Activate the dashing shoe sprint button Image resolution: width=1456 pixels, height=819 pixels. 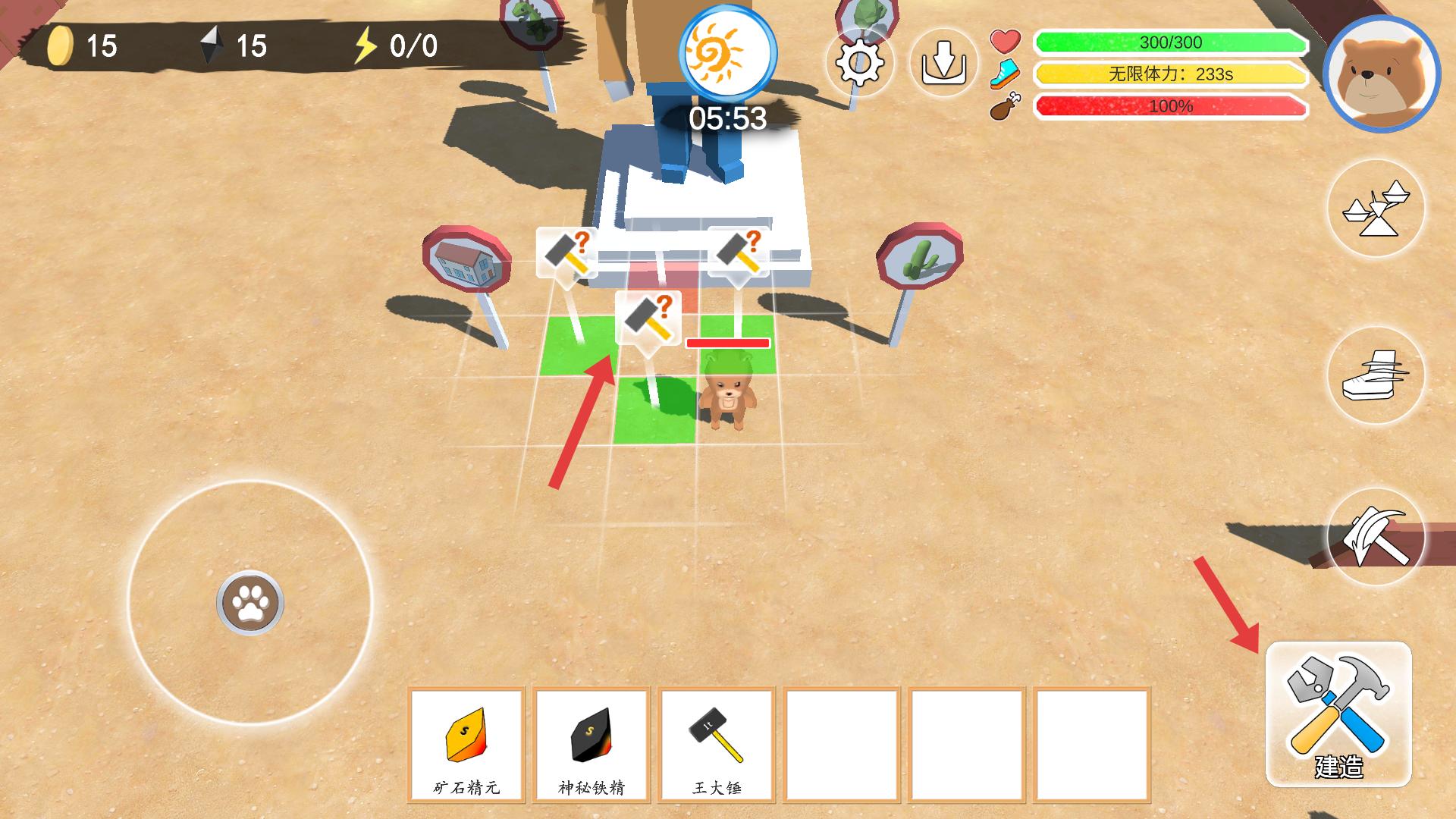click(1376, 375)
